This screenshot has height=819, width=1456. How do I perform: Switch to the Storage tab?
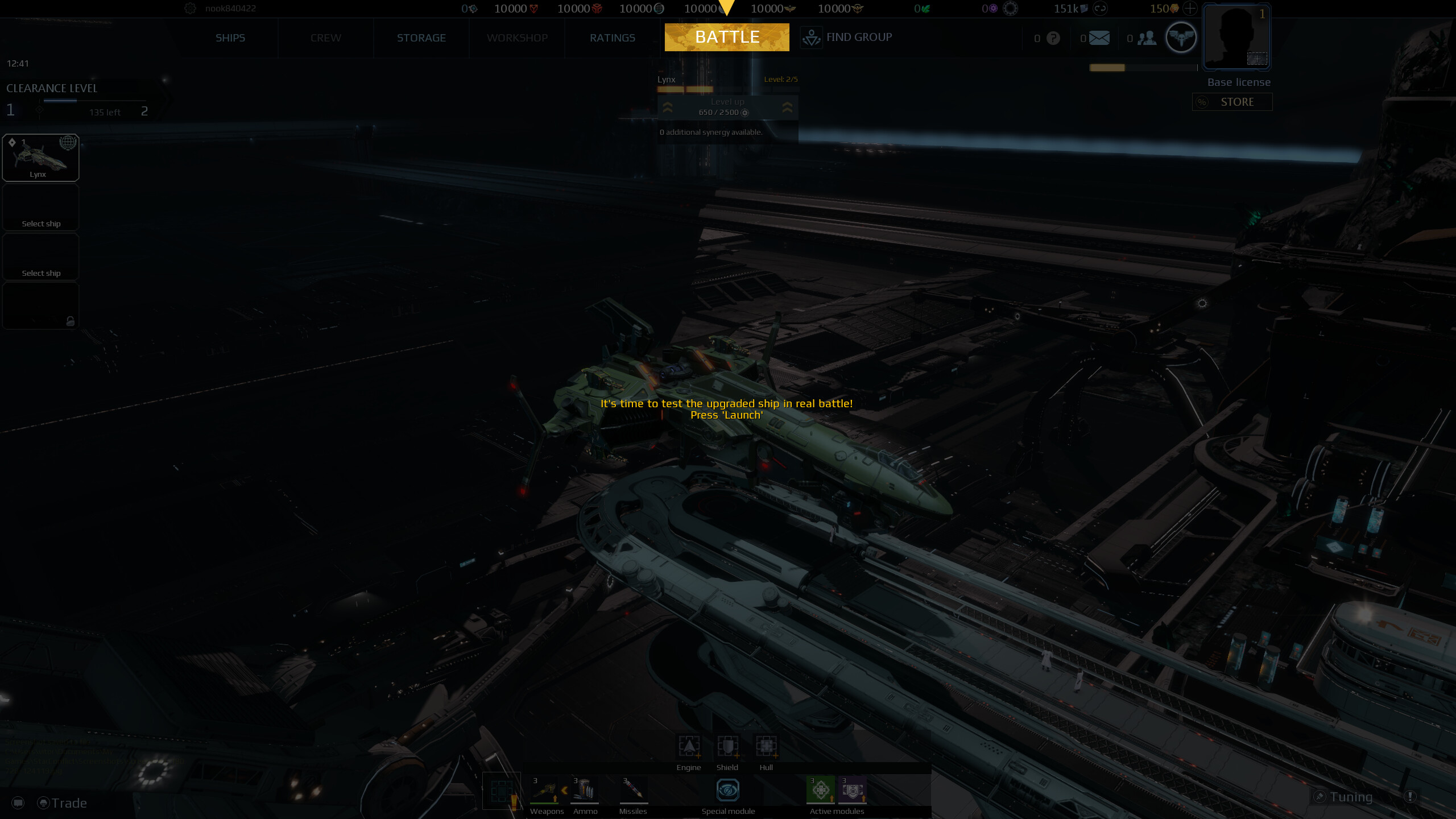(421, 38)
